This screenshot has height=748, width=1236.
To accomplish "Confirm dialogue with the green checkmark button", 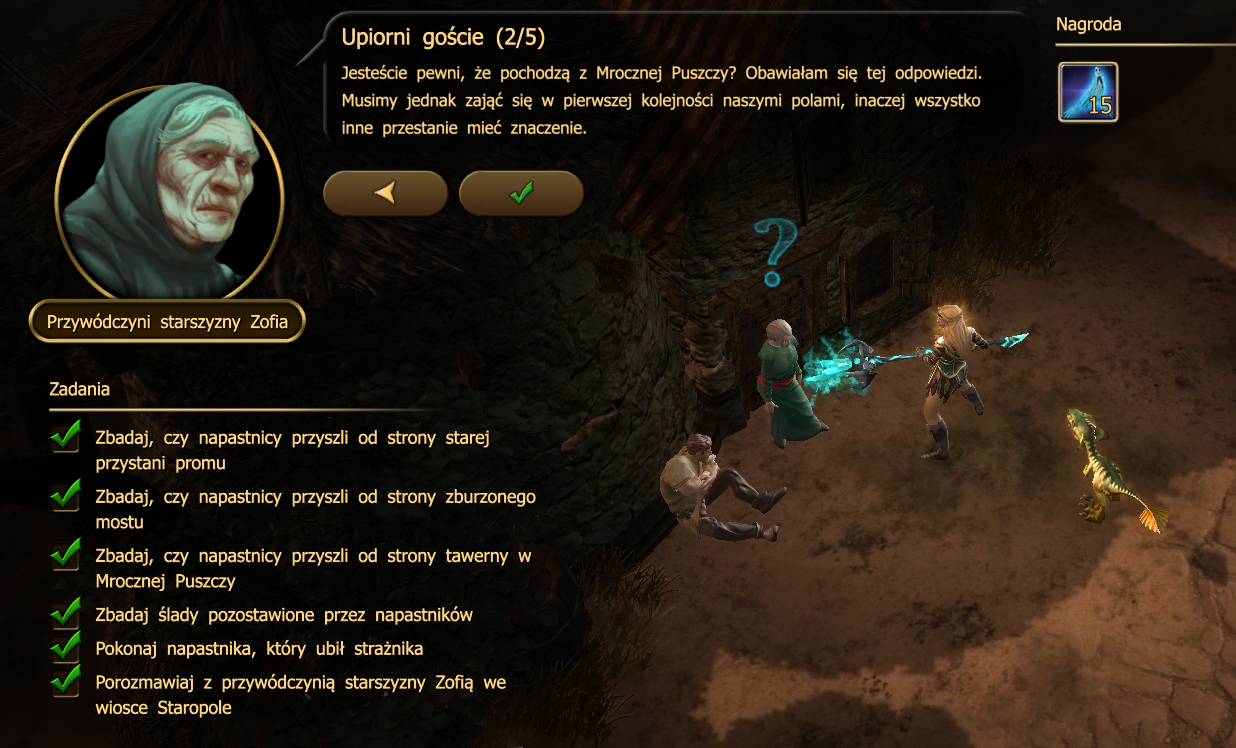I will 520,193.
